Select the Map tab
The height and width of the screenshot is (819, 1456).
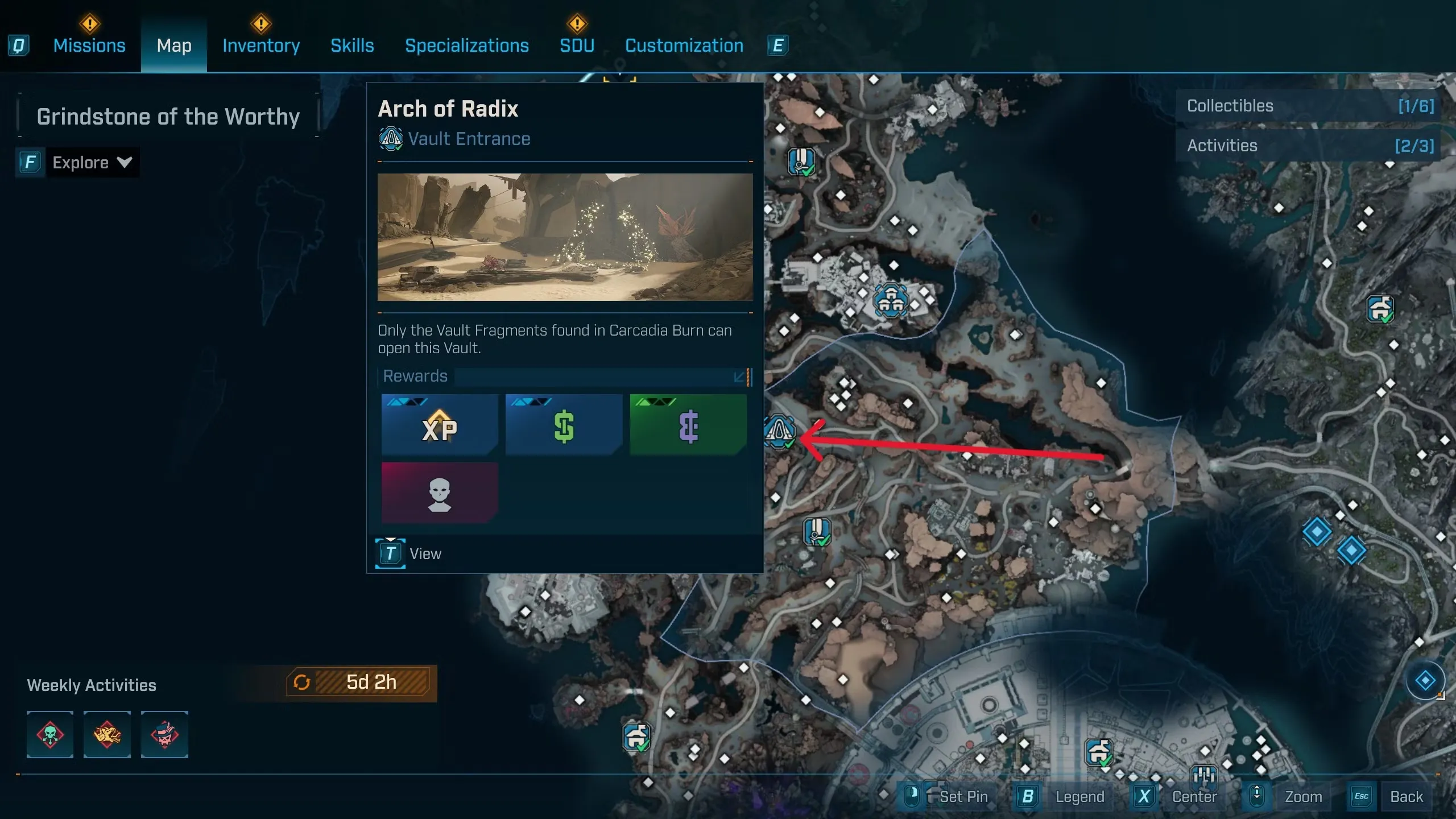(174, 45)
